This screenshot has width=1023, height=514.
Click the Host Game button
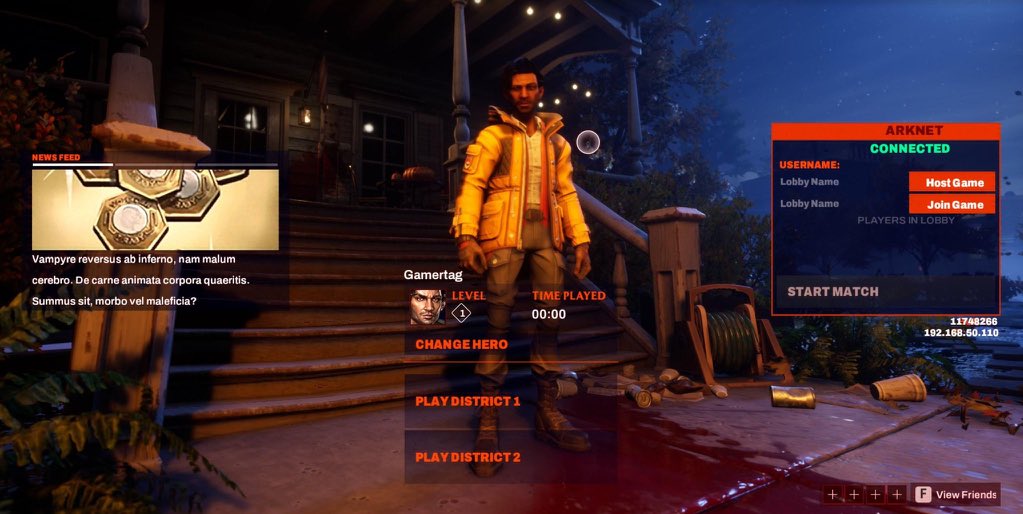(953, 182)
